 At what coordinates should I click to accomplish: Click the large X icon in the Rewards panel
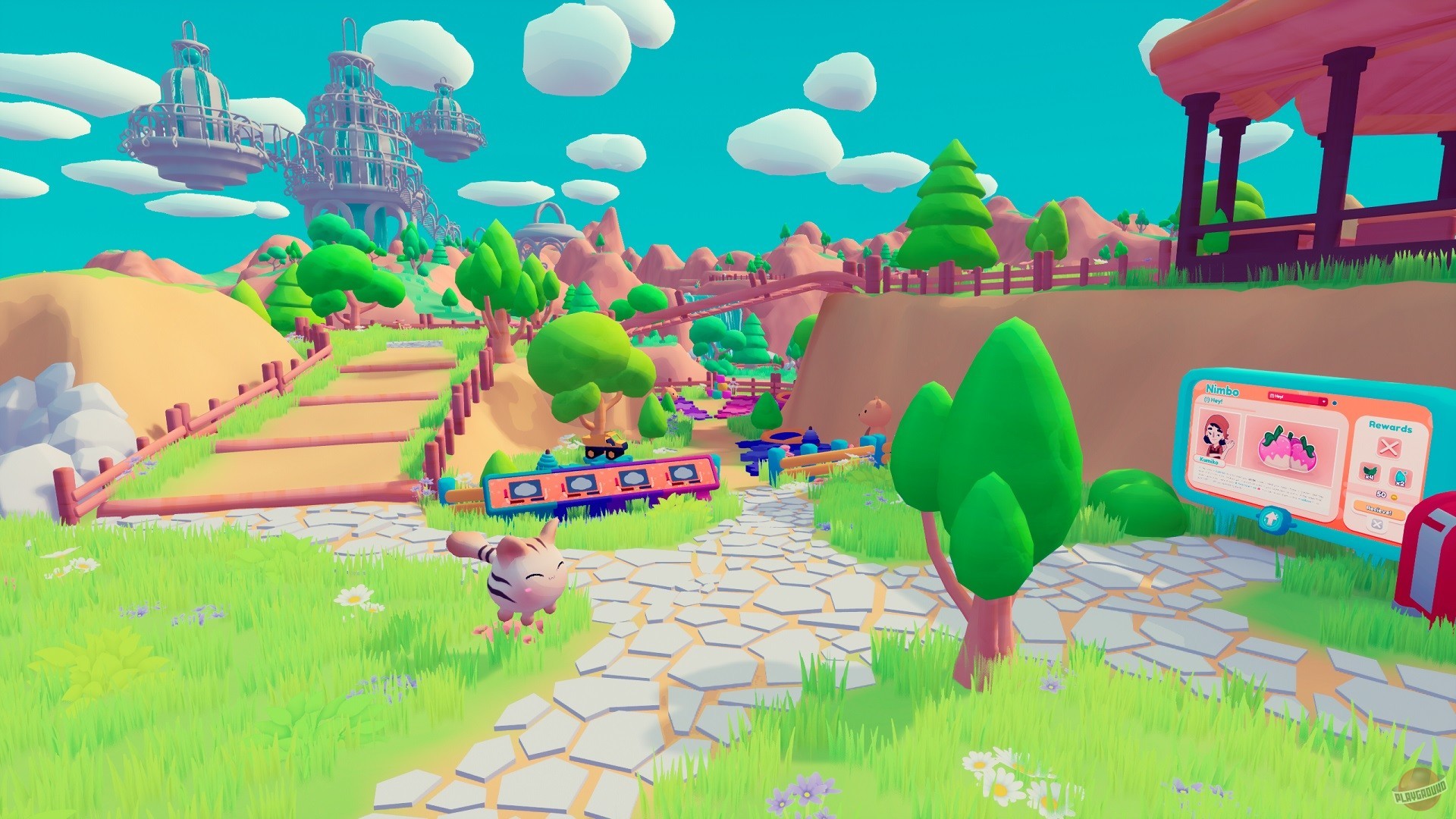(1389, 447)
